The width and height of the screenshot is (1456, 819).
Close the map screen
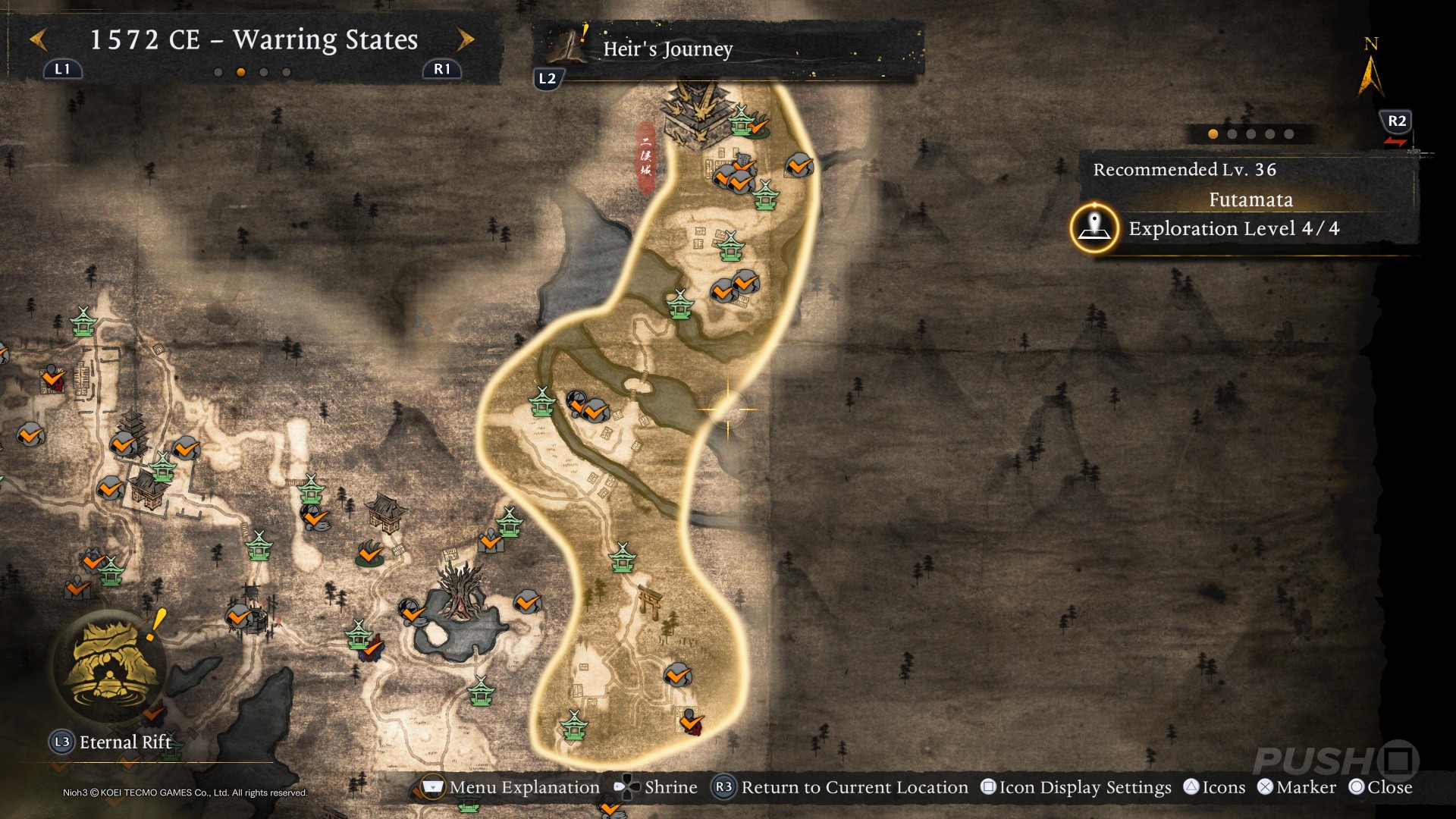[1380, 787]
